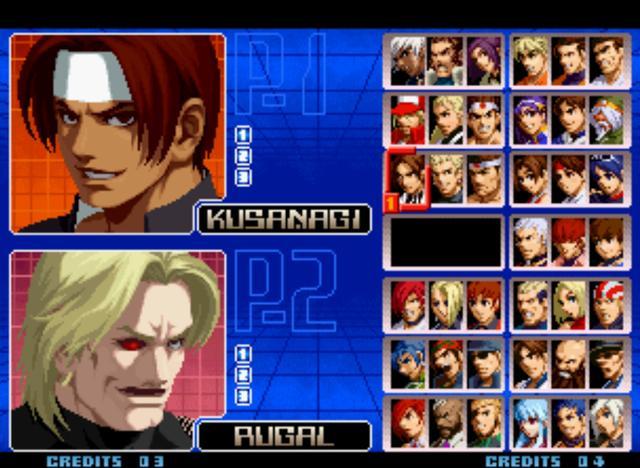This screenshot has width=640, height=468.
Task: Pick purple-haired Whip
Action: pos(484,62)
